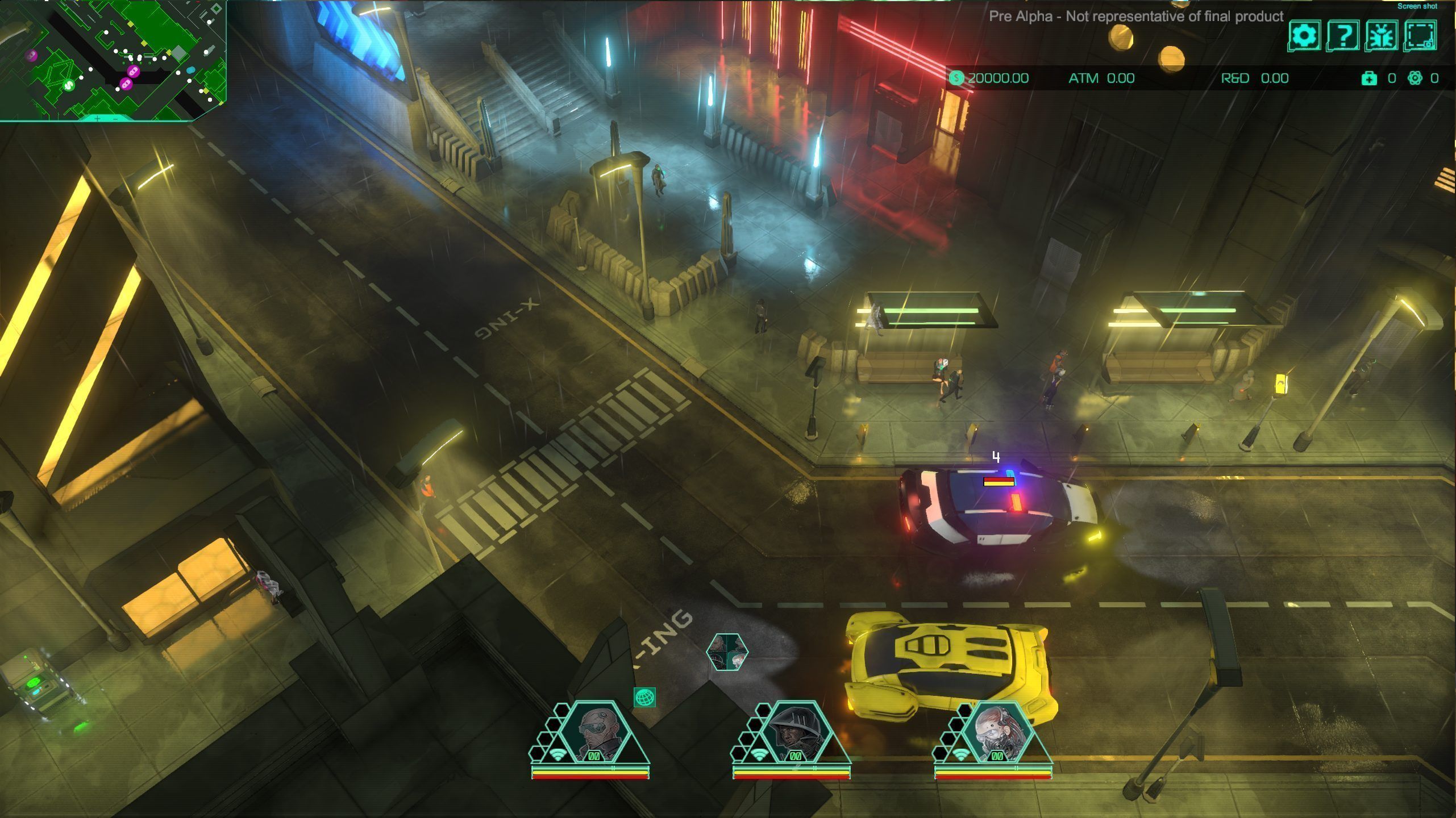Viewport: 1456px width, 818px height.
Task: Zoom in the minimap with plus
Action: coord(98,119)
